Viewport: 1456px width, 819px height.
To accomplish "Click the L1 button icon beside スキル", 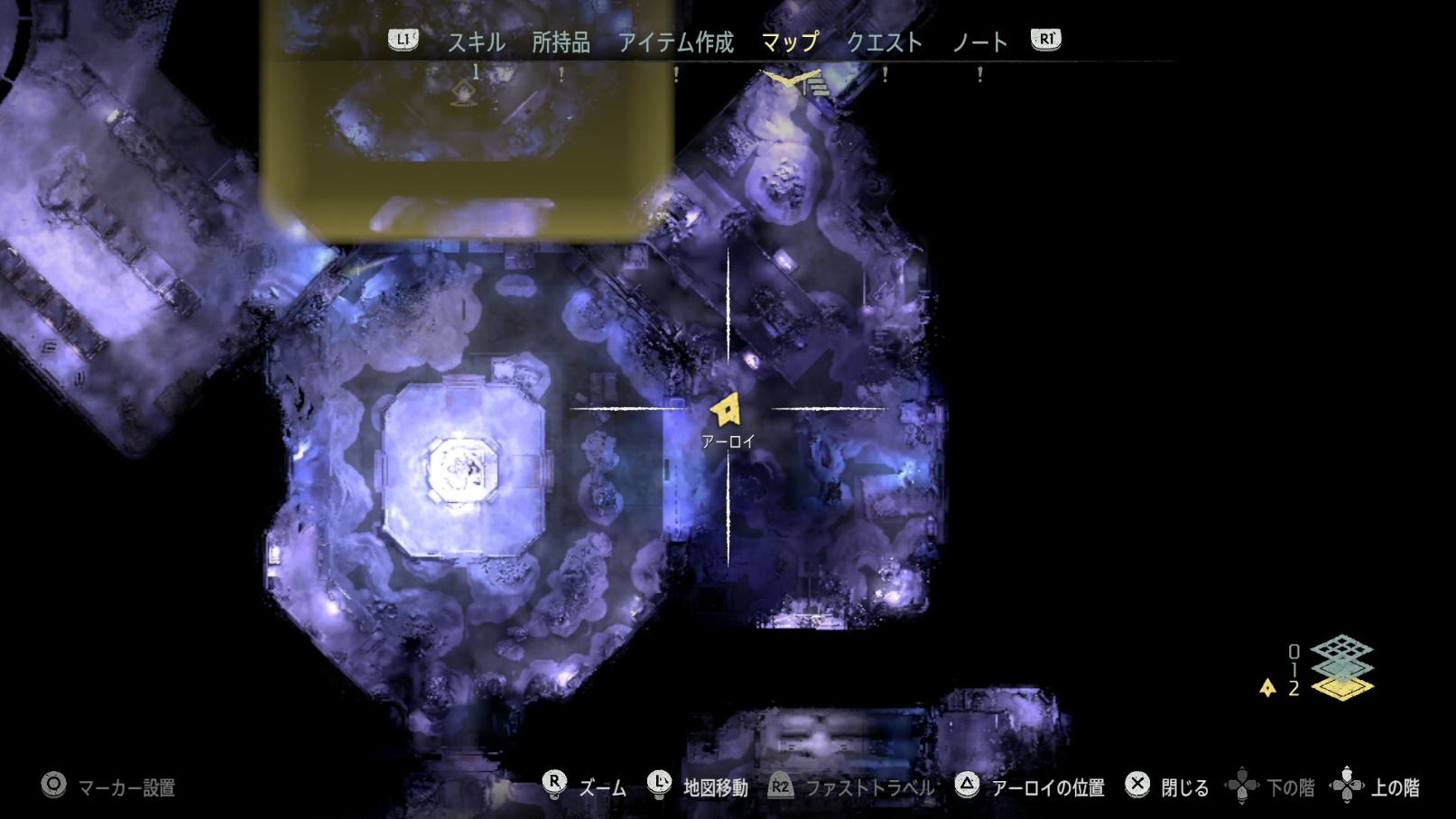I will pos(403,39).
